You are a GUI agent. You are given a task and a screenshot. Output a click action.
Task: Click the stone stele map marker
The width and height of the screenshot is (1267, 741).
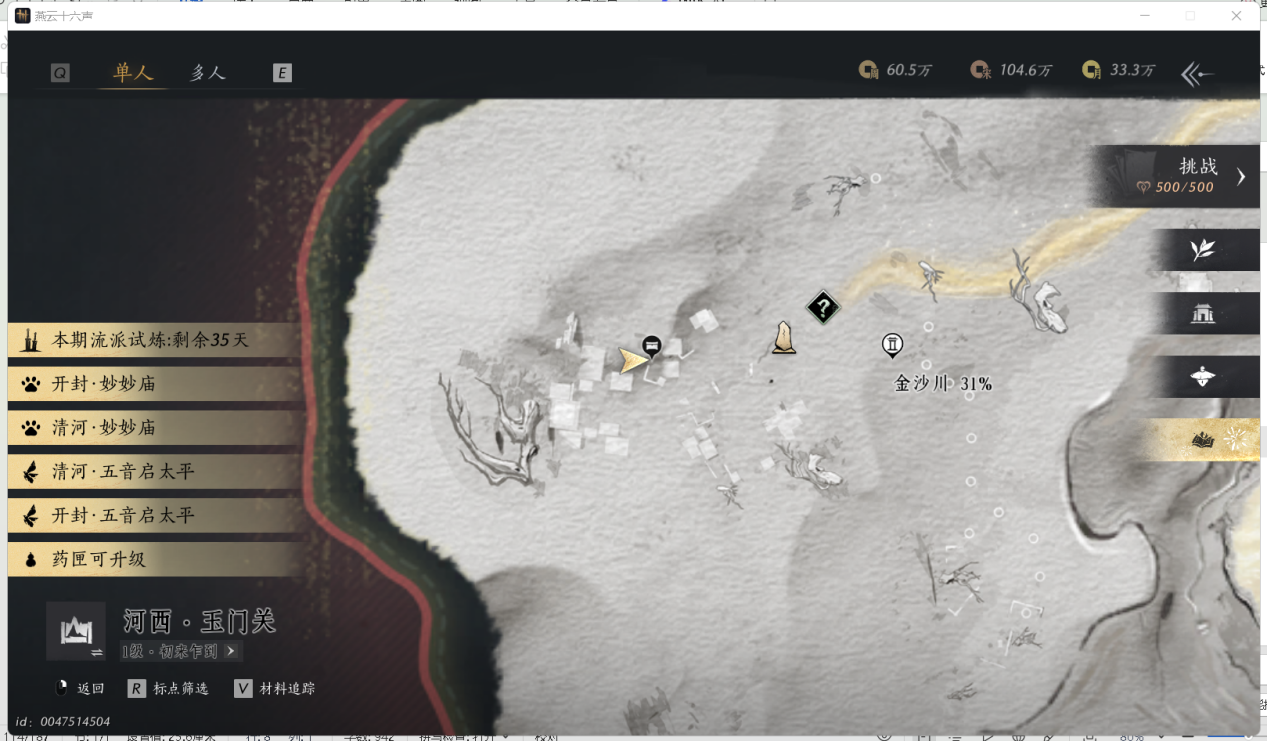(784, 339)
